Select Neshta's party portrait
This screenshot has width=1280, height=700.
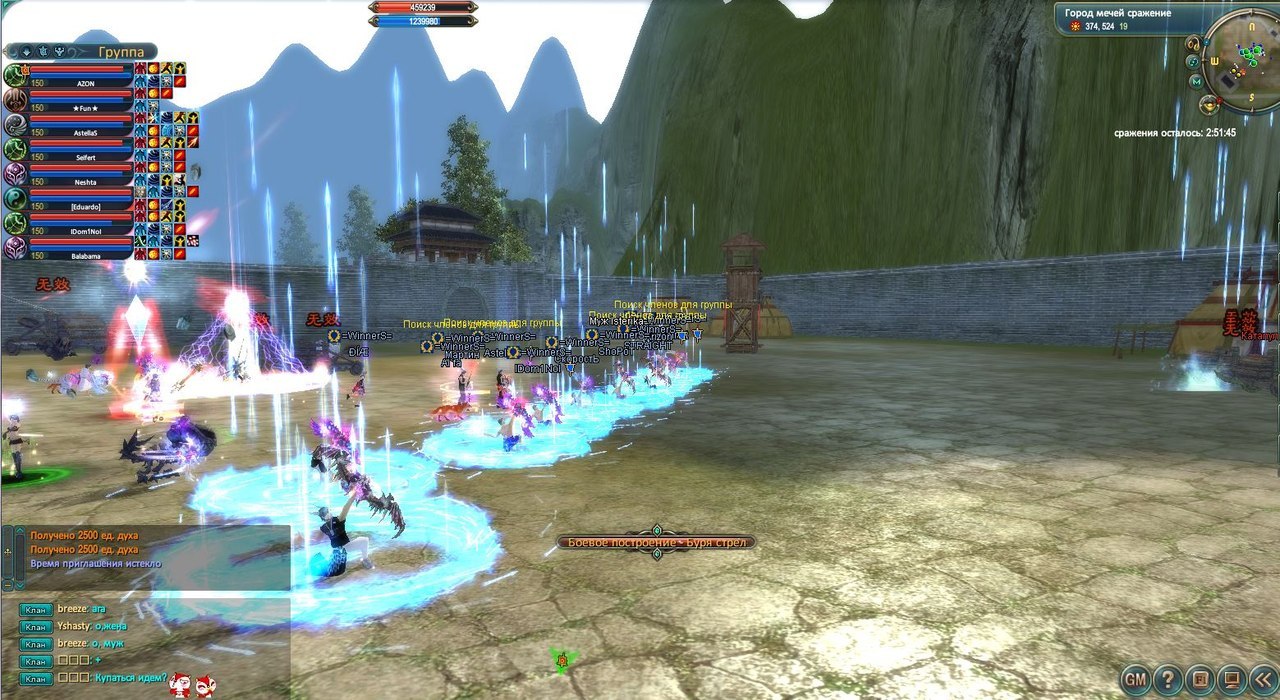(x=16, y=174)
